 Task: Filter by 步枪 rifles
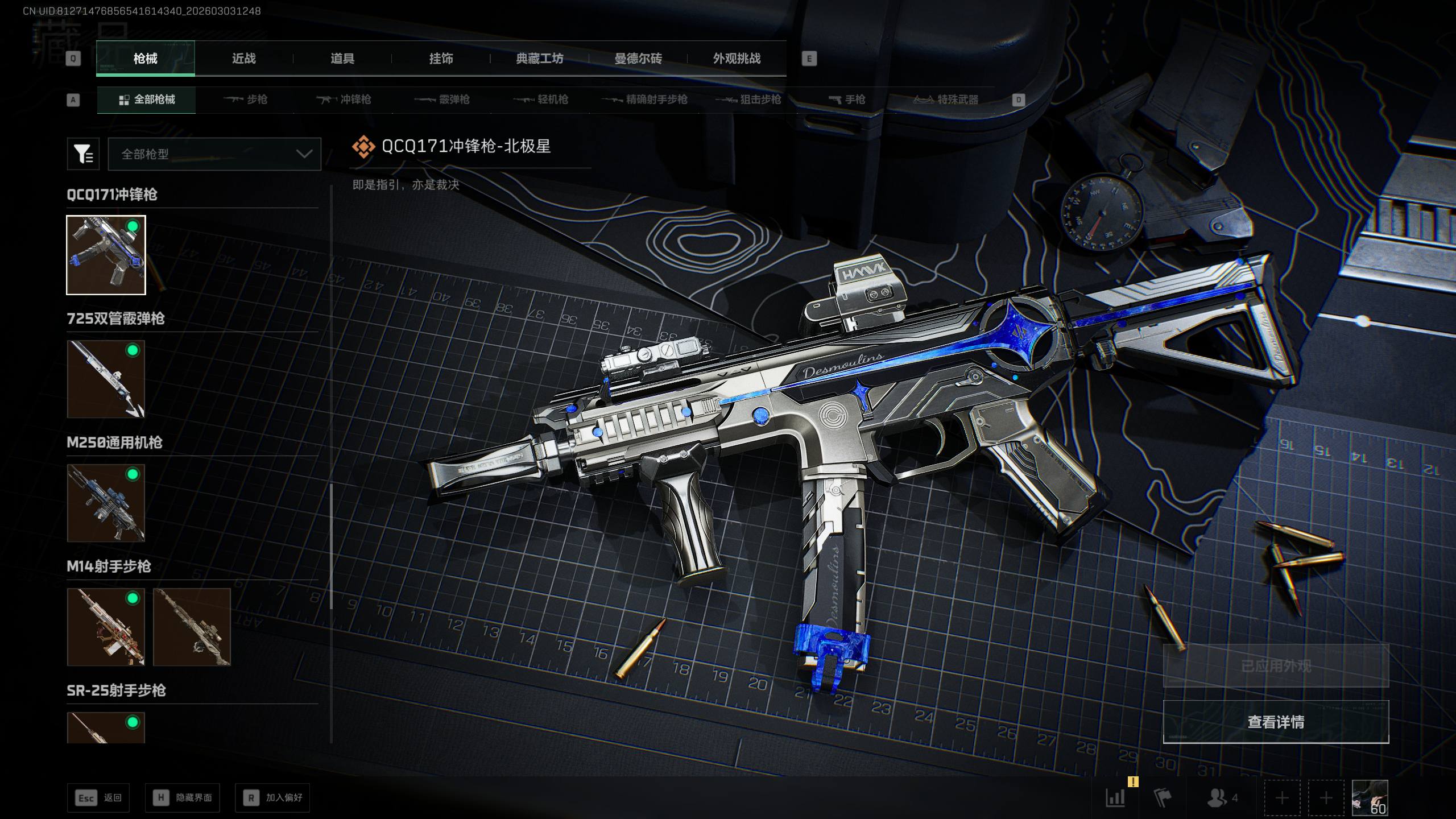pos(246,100)
